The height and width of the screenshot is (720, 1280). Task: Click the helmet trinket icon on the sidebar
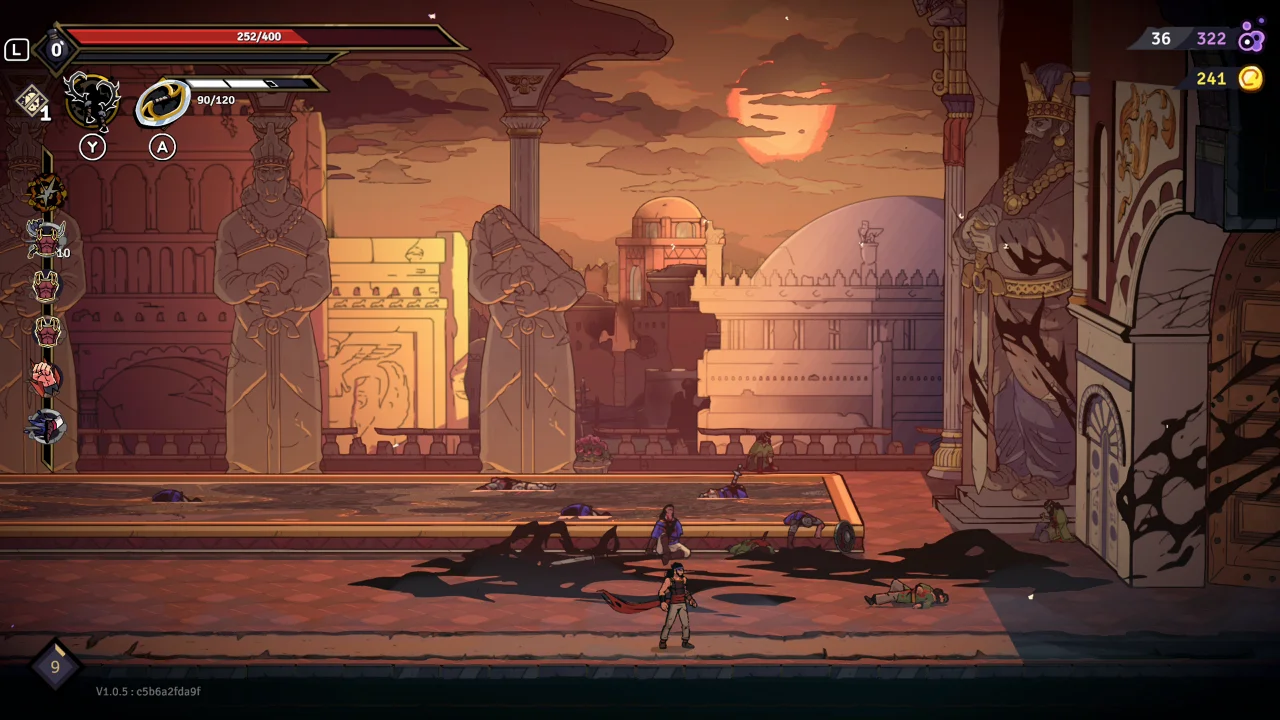[45, 240]
